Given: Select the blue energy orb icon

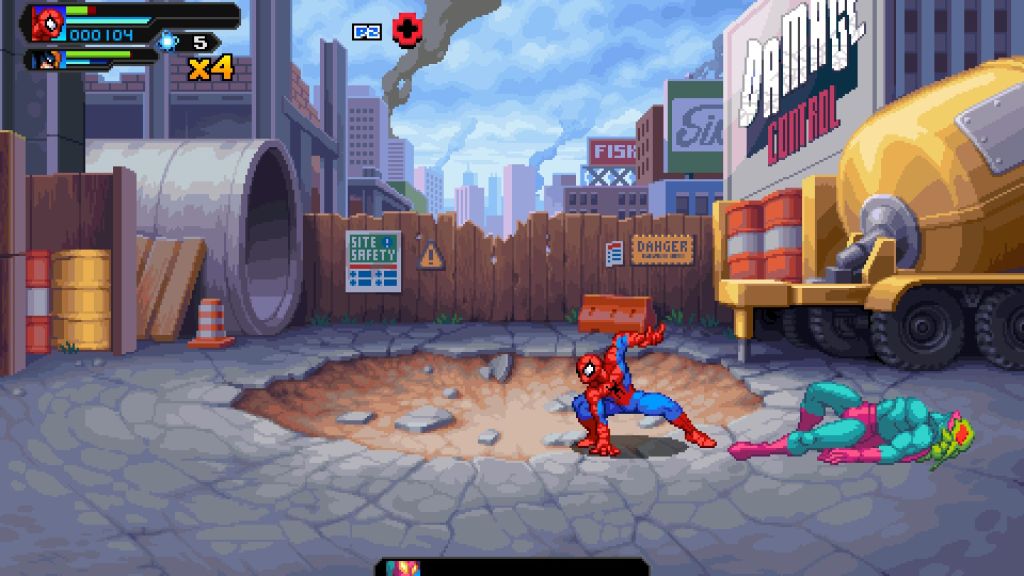Looking at the screenshot, I should click(167, 42).
